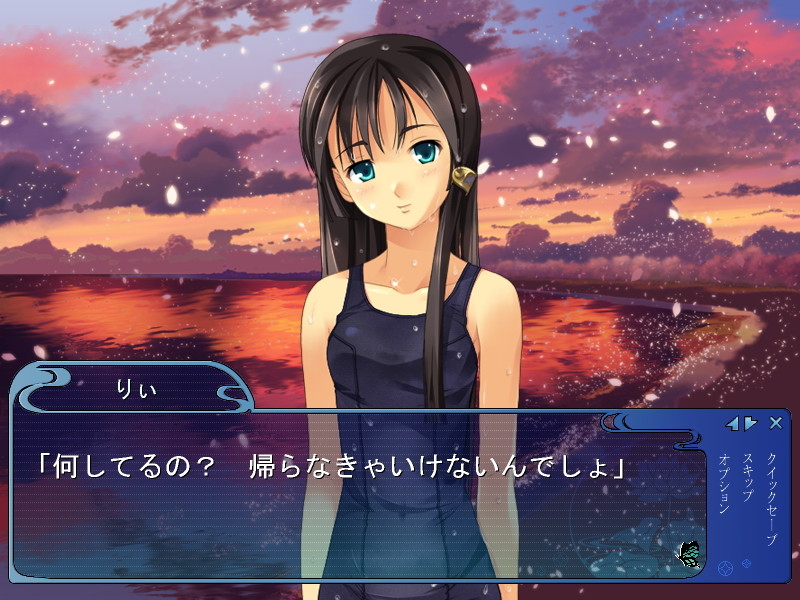Advance with the right arrow button
The height and width of the screenshot is (600, 800).
point(750,423)
